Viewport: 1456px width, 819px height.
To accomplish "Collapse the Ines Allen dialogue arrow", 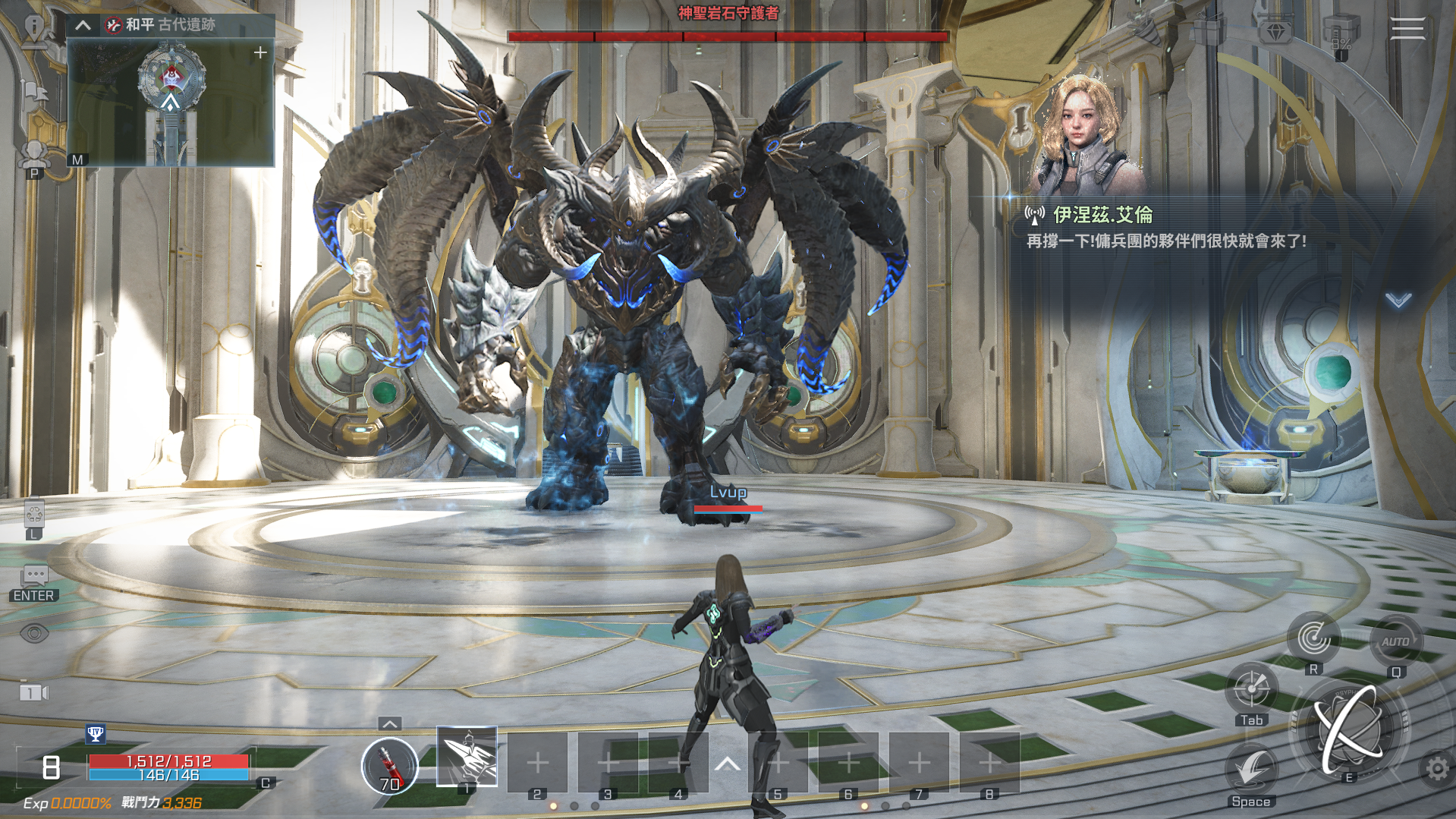I will click(x=1398, y=301).
